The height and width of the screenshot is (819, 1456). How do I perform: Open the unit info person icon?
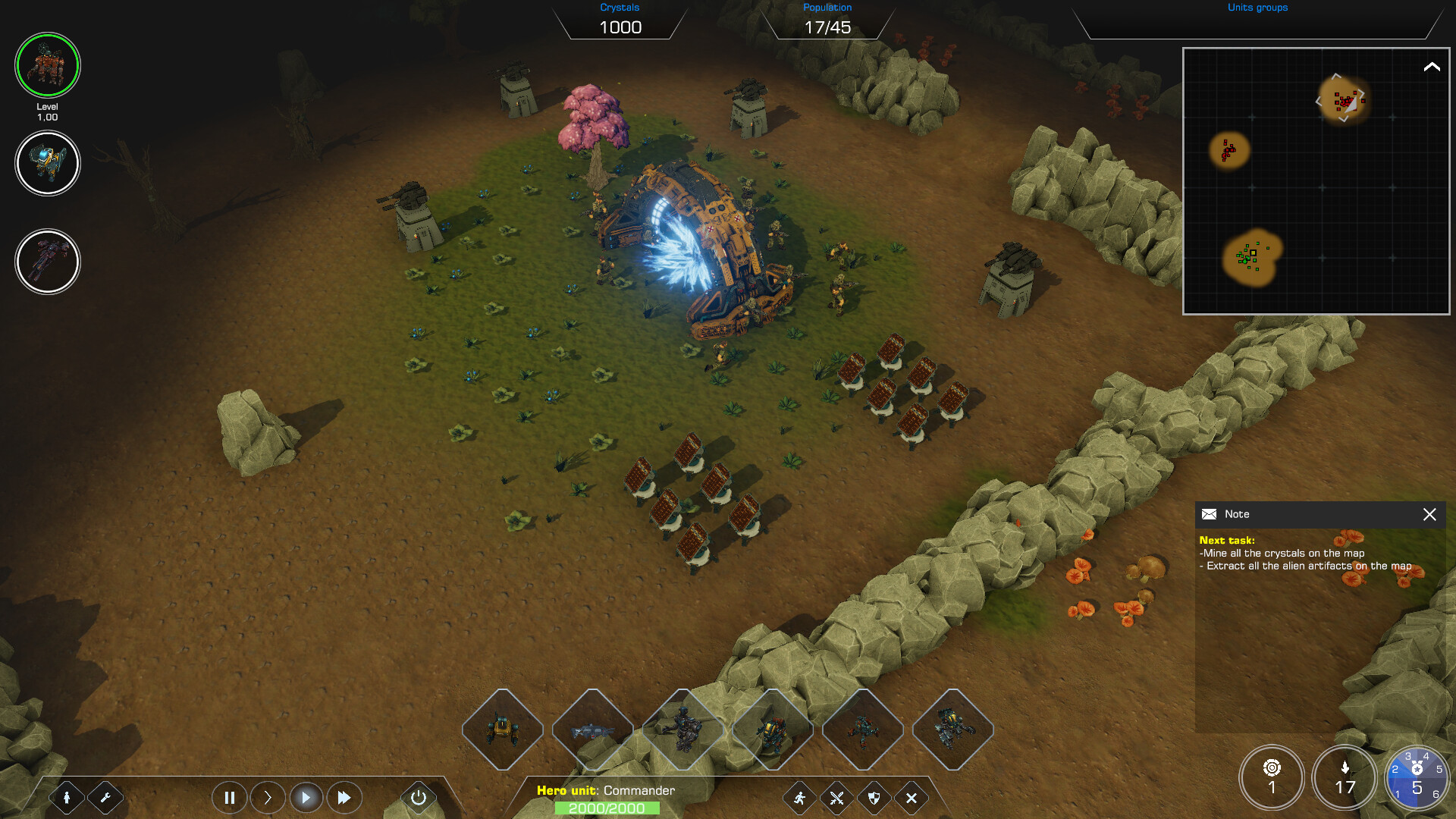tap(68, 797)
